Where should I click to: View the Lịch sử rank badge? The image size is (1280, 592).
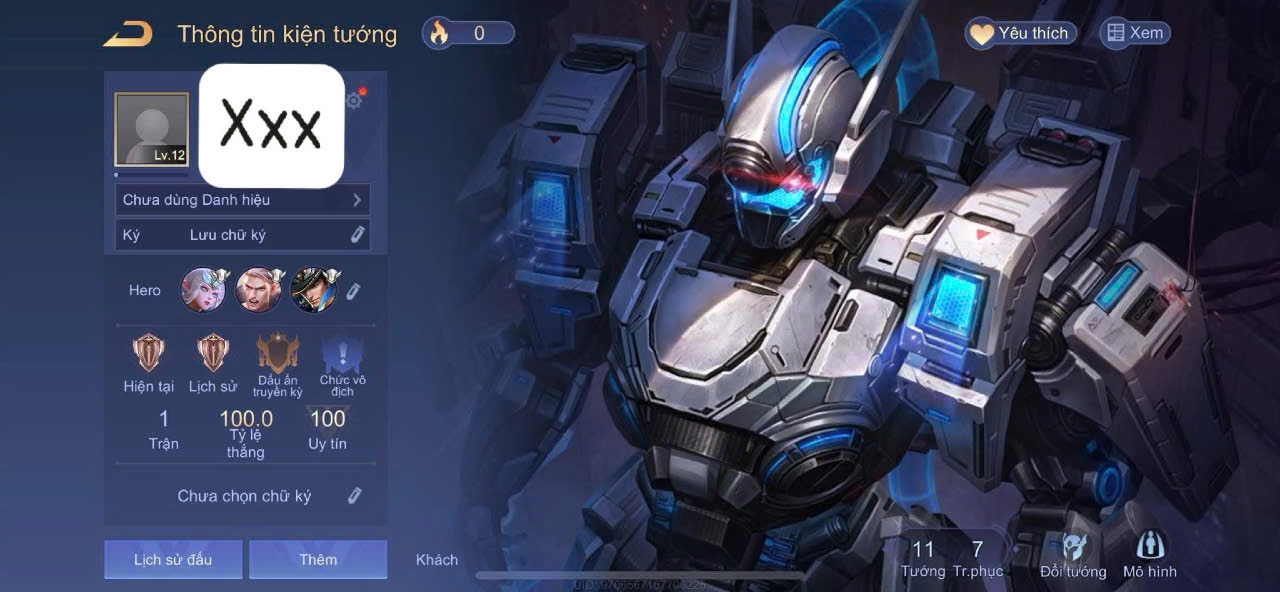pyautogui.click(x=212, y=353)
